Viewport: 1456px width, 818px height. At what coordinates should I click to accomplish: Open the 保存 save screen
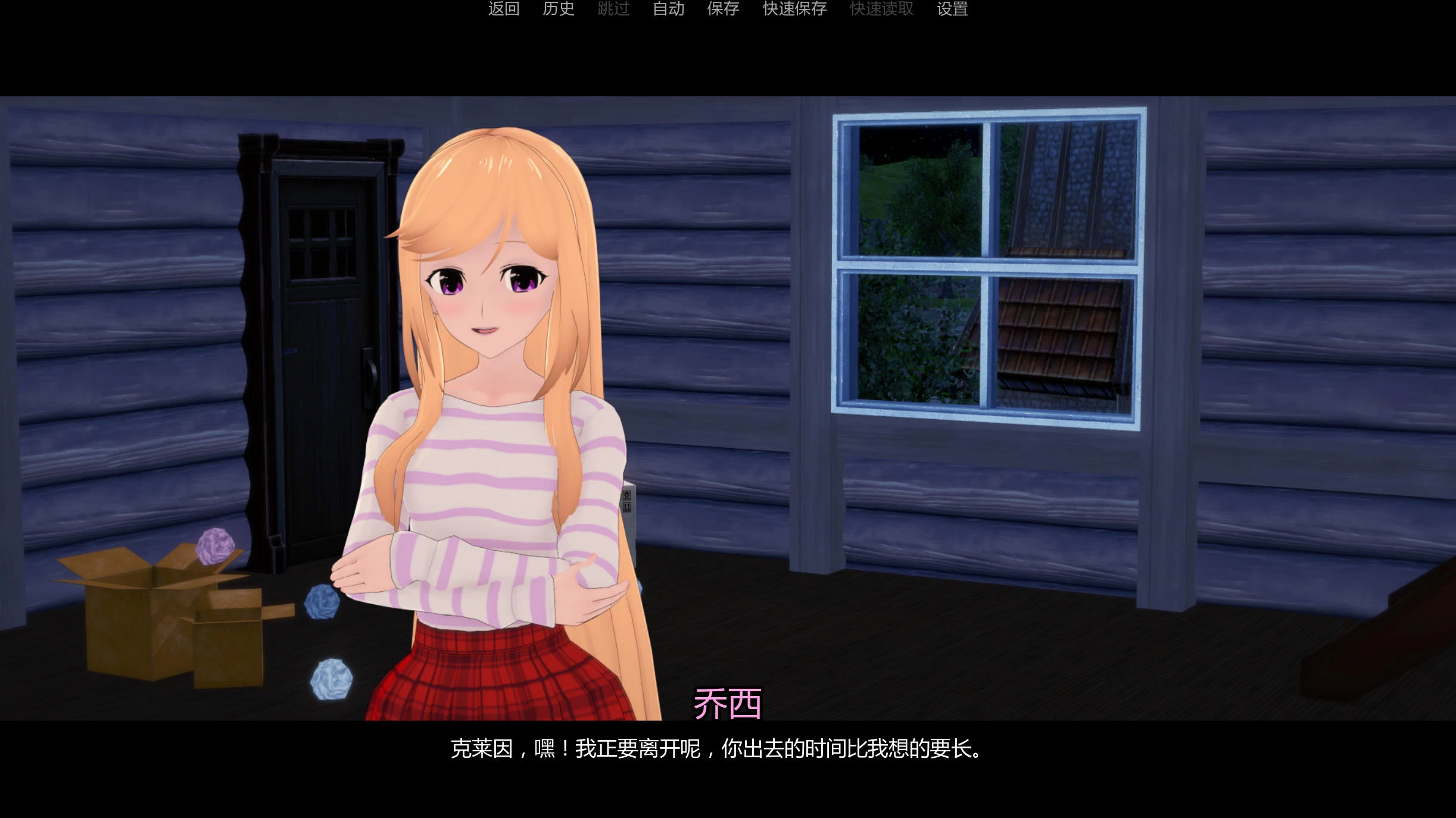[722, 10]
